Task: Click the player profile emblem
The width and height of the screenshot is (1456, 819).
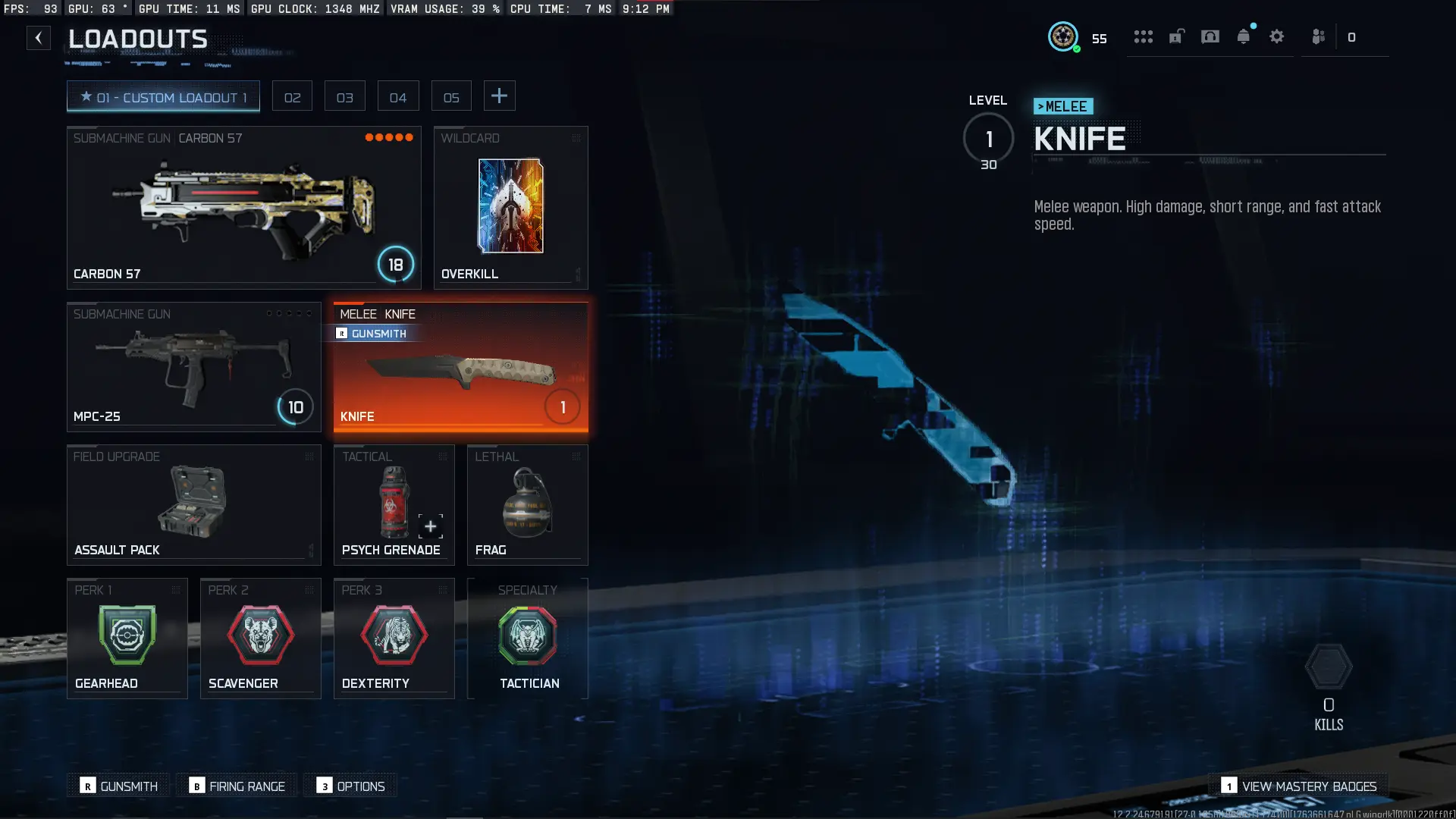Action: click(1064, 37)
